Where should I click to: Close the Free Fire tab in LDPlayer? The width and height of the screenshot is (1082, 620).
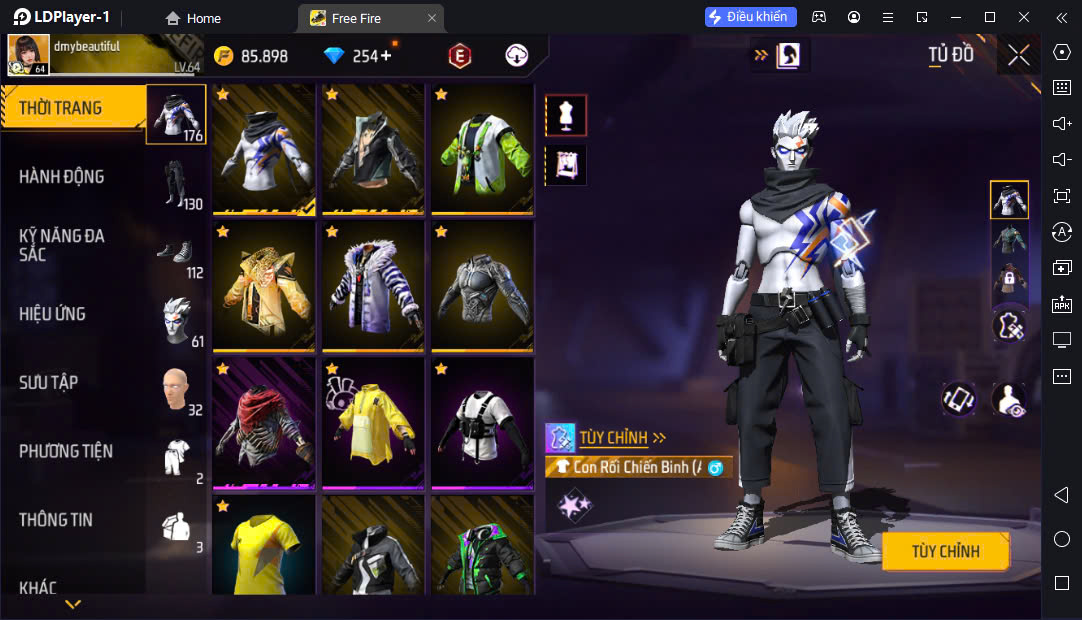(x=431, y=18)
